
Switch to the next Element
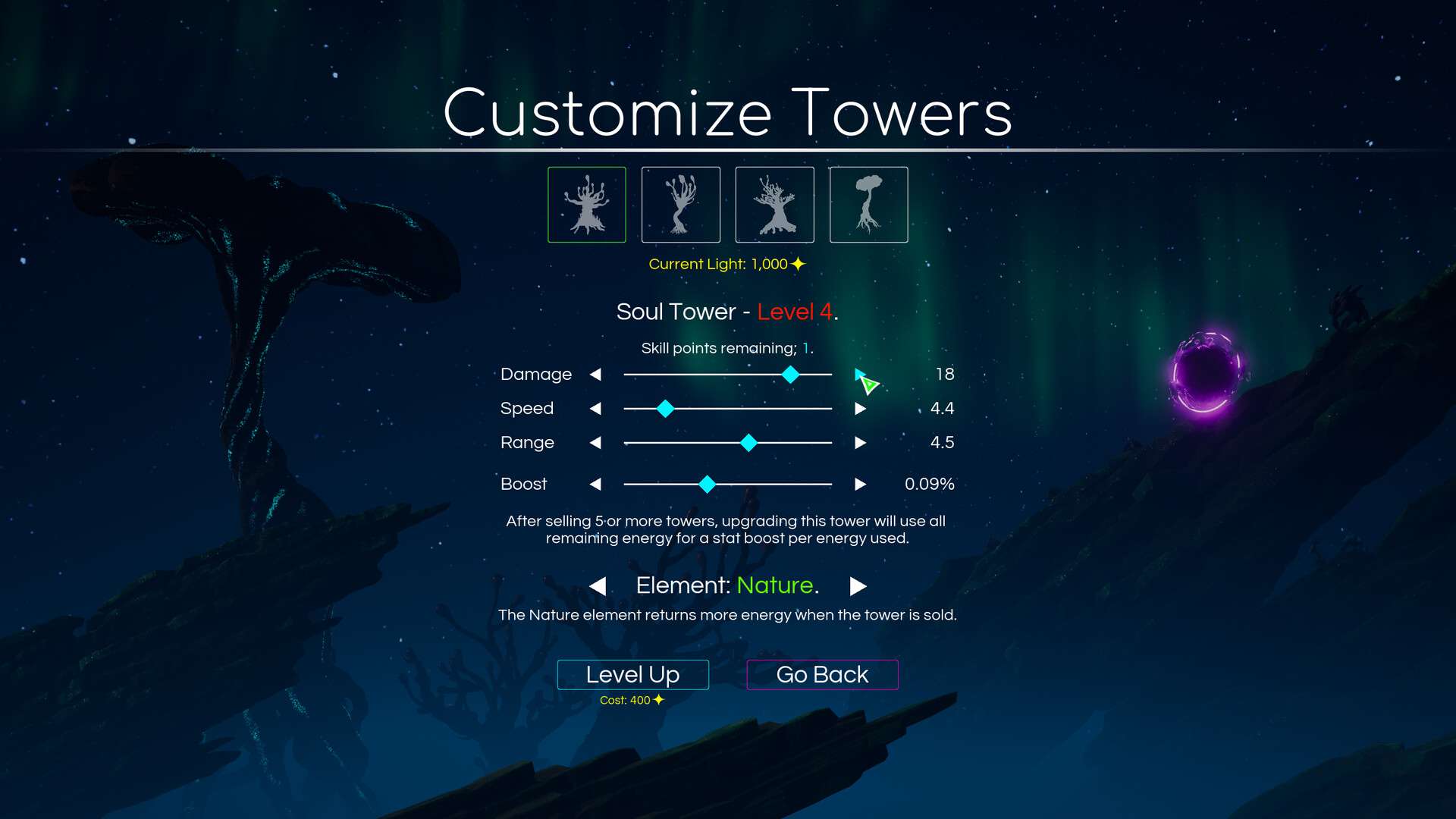[x=858, y=586]
